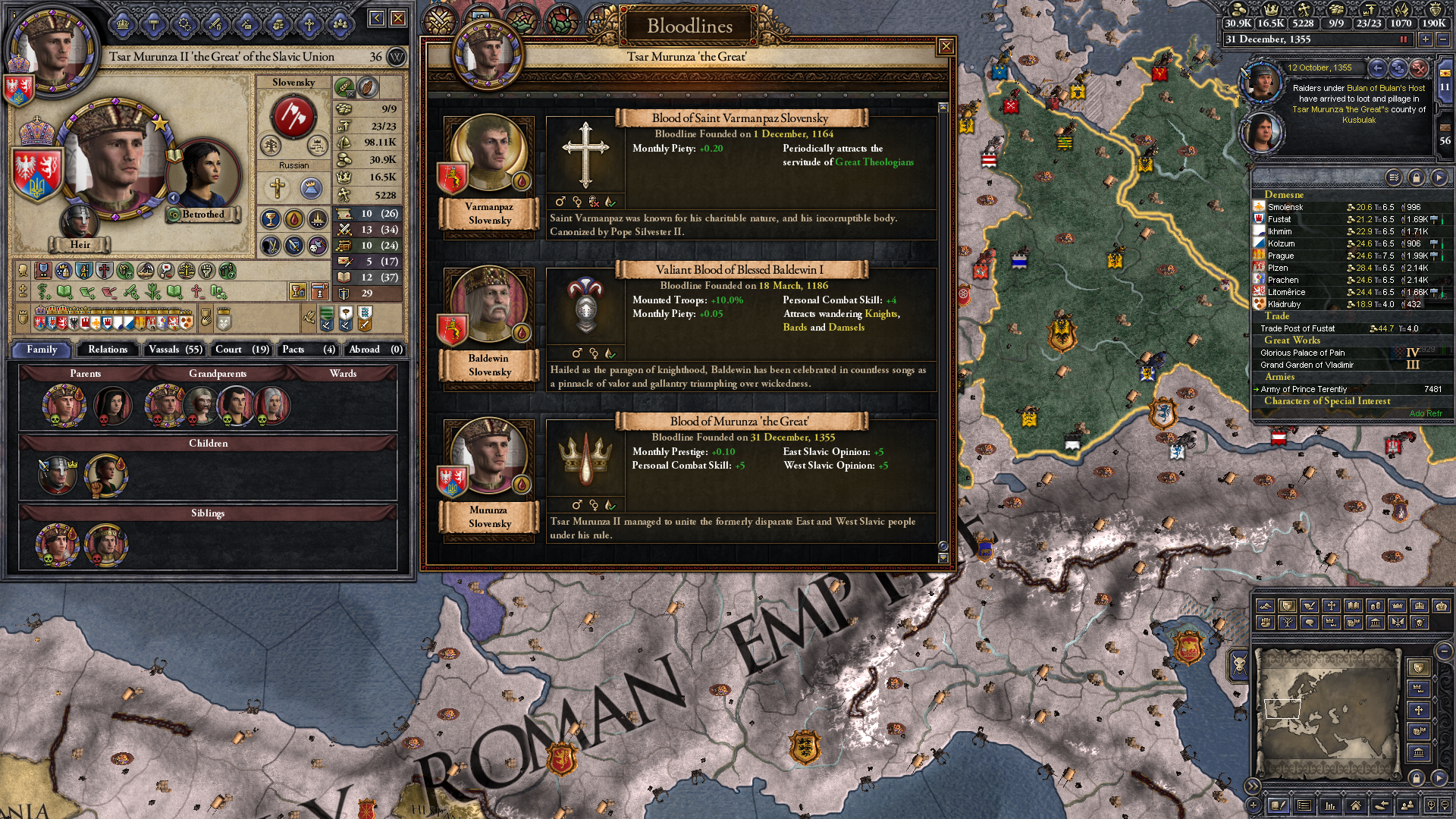Close the character sheet panel
Viewport: 1456px width, 819px height.
[x=398, y=17]
